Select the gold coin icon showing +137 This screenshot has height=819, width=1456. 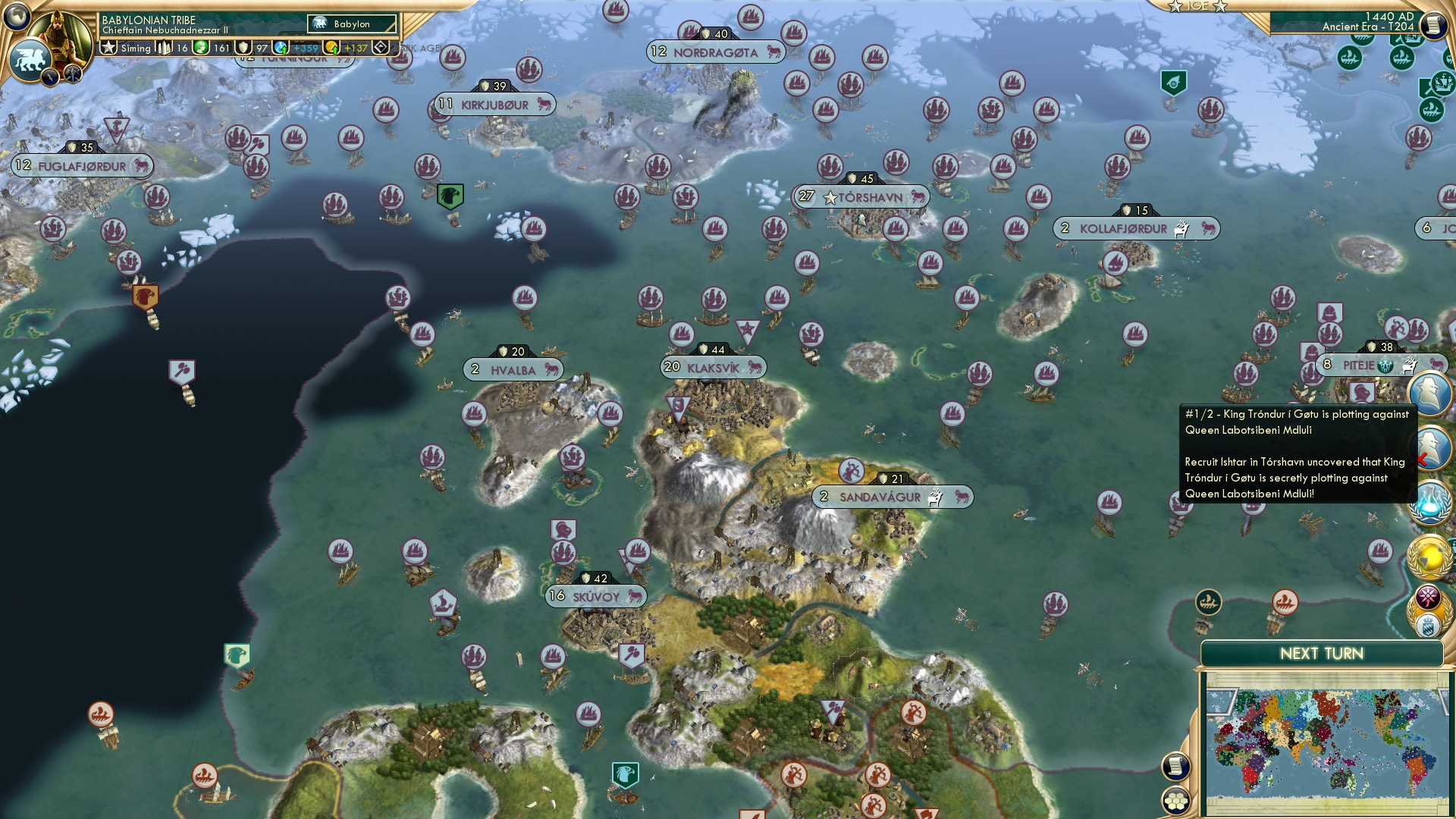(331, 48)
